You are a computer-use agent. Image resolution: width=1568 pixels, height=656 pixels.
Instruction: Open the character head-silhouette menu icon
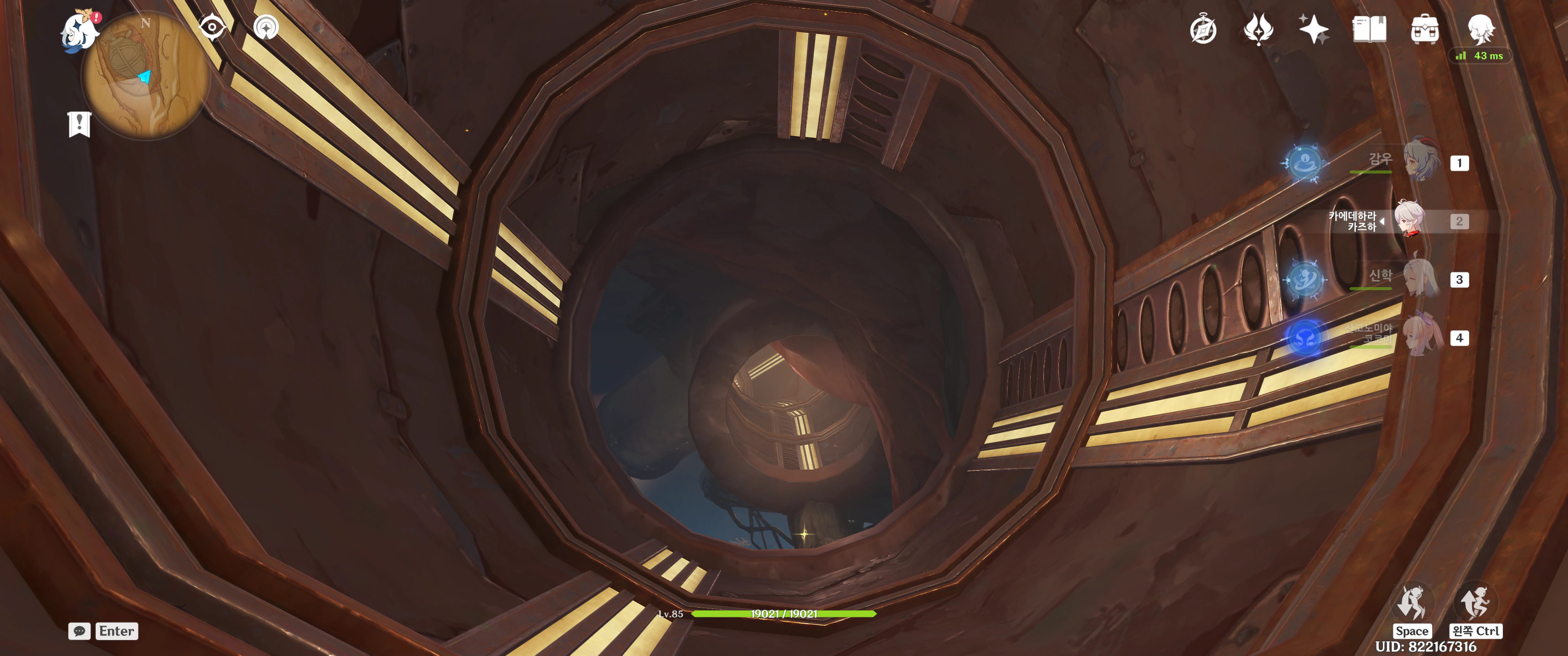pos(1480,28)
